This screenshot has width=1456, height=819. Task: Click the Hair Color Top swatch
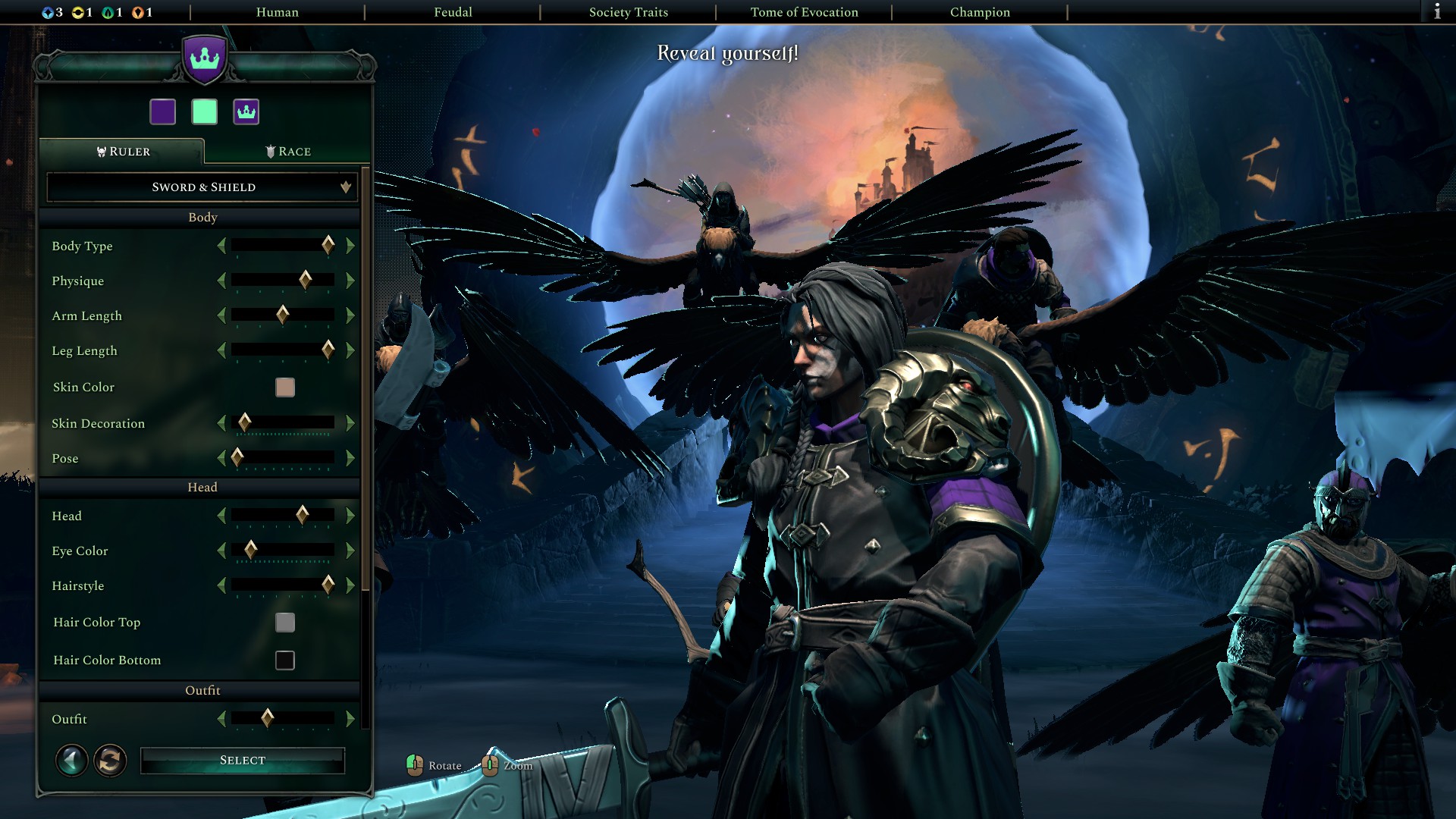284,623
